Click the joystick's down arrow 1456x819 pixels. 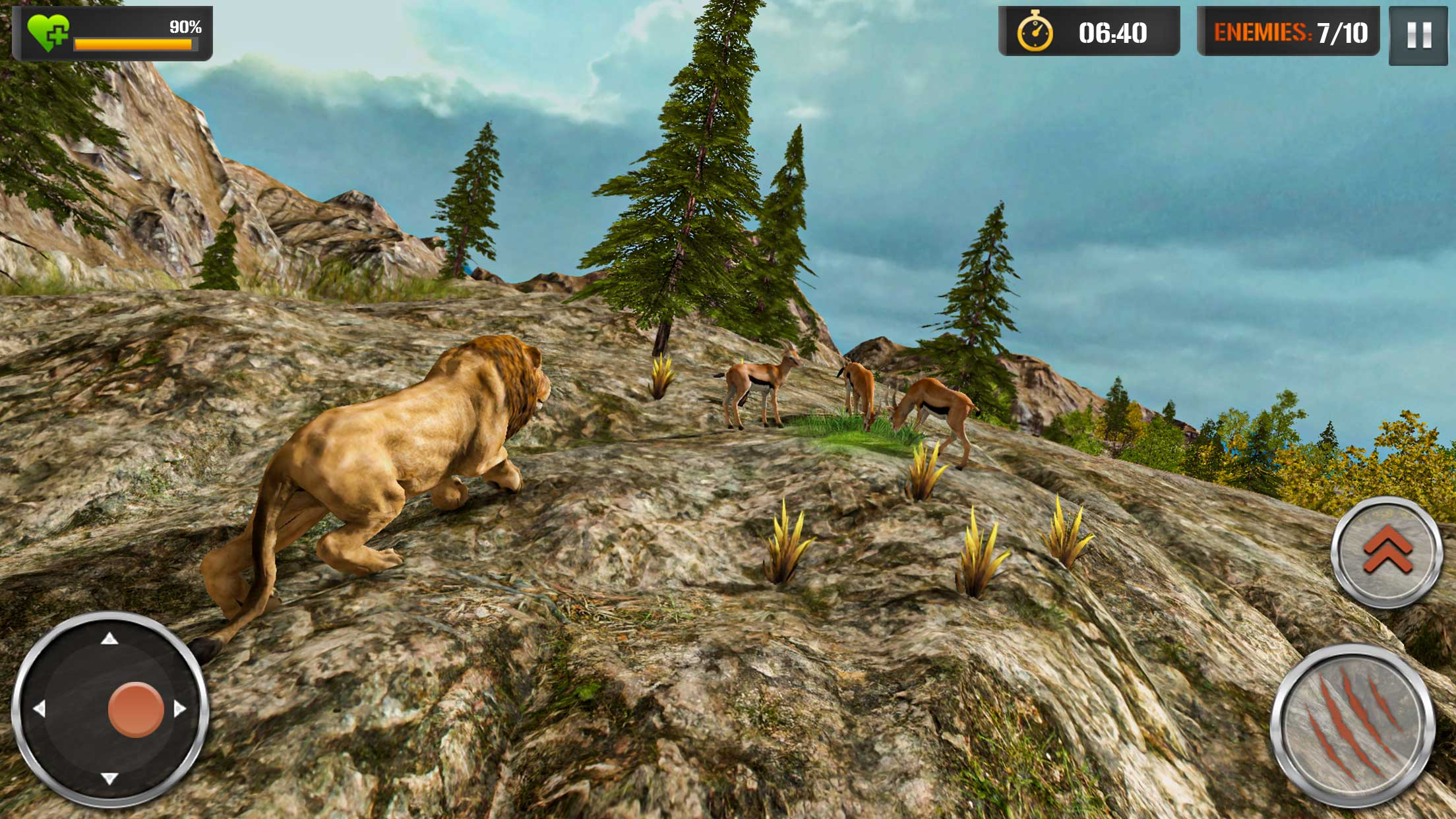tap(109, 779)
